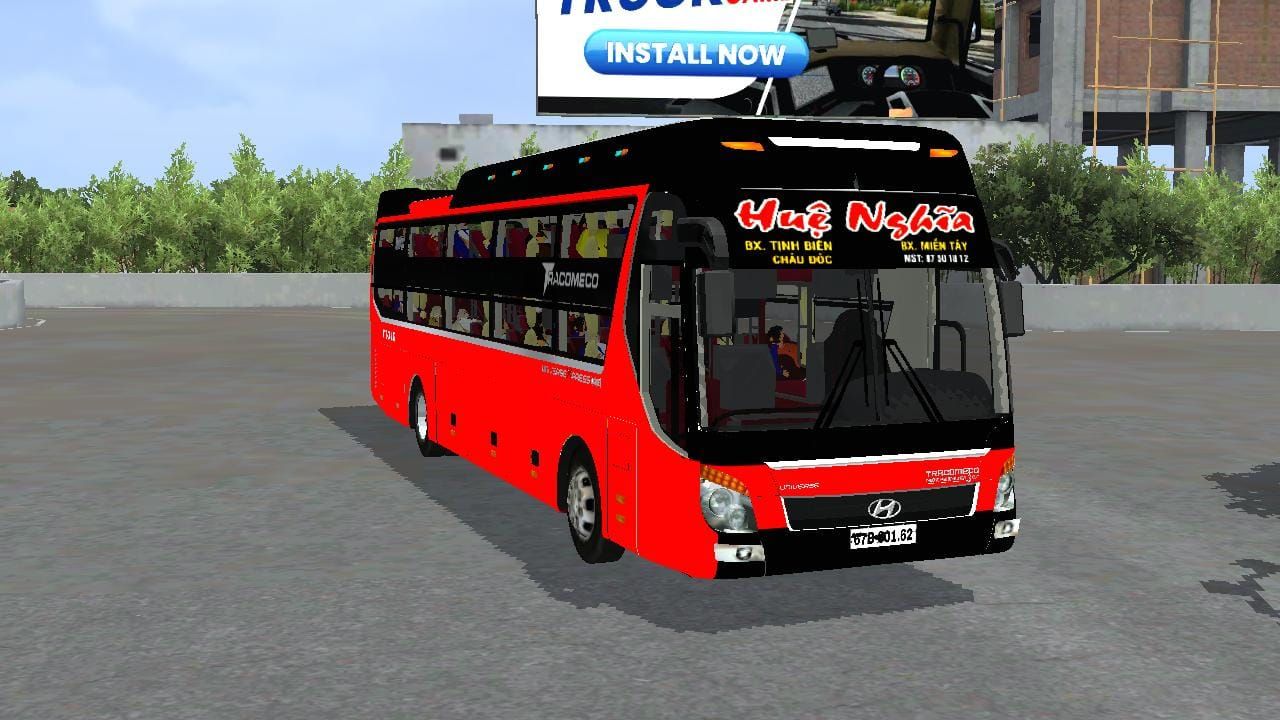This screenshot has height=720, width=1280.
Task: Click the TRACOMECO badge near the front corner
Action: point(951,474)
